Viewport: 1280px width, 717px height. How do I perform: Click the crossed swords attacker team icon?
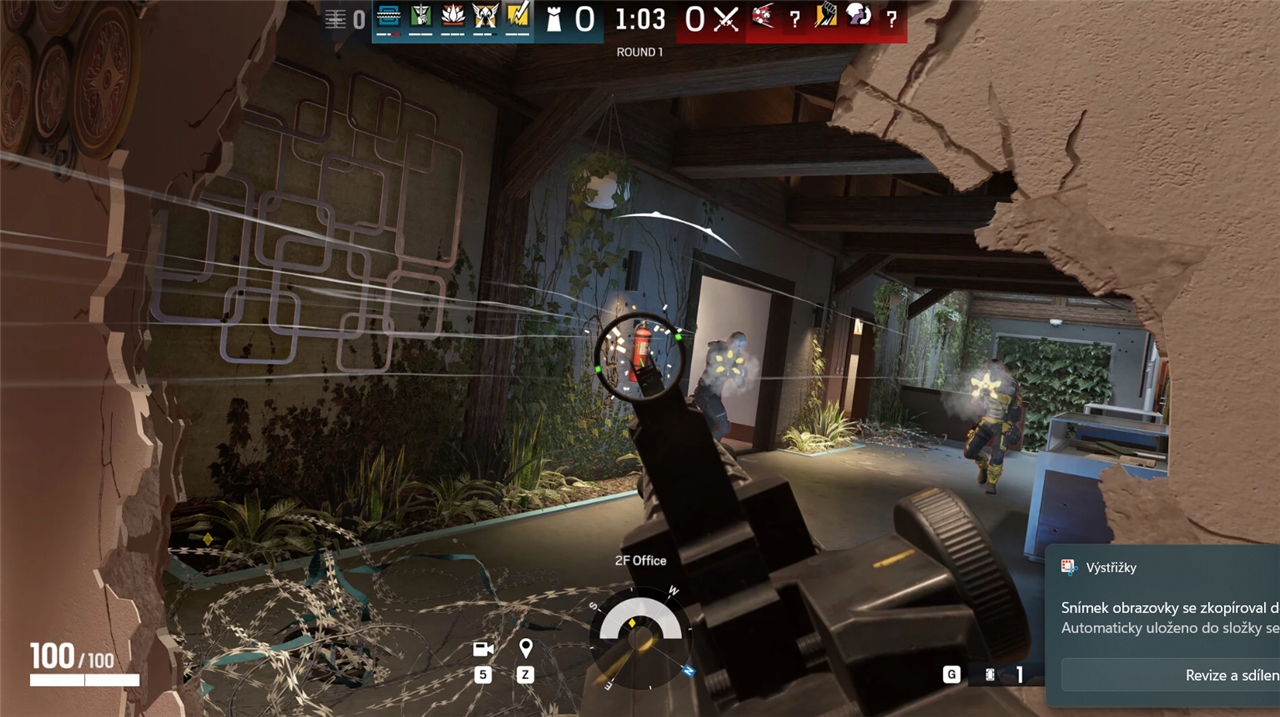[x=725, y=19]
